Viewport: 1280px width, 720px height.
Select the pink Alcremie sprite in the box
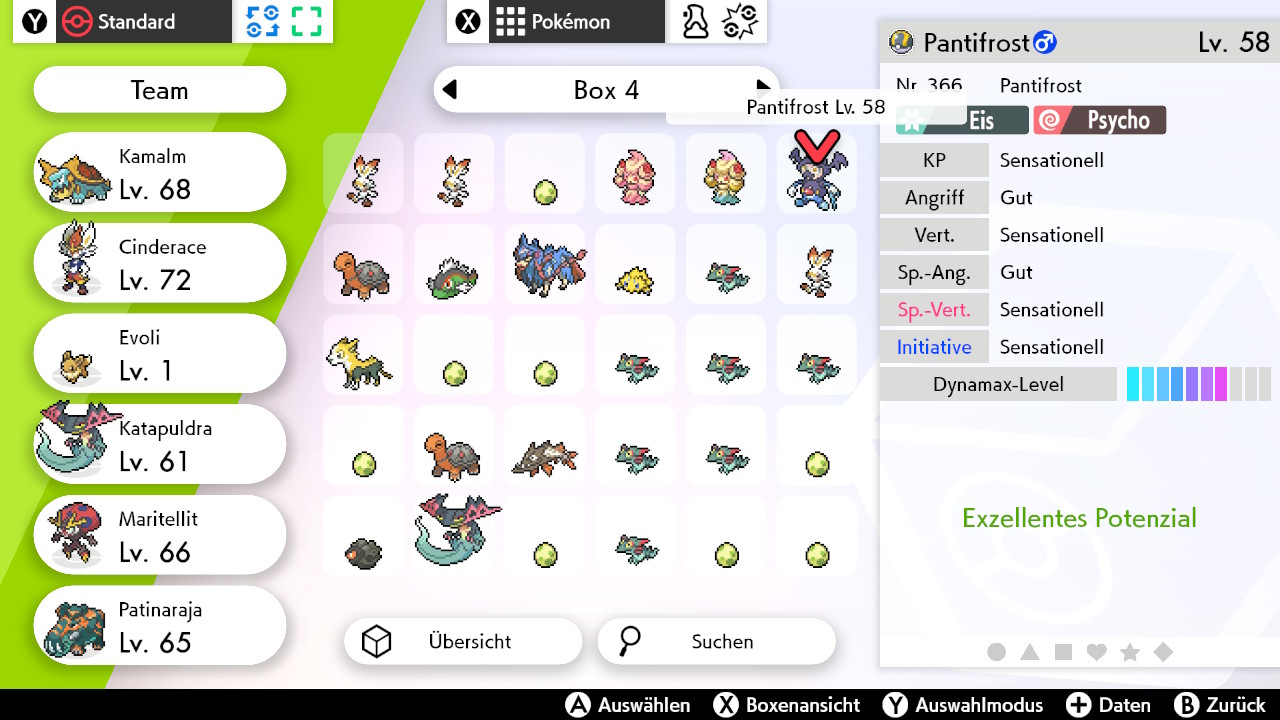coord(635,174)
